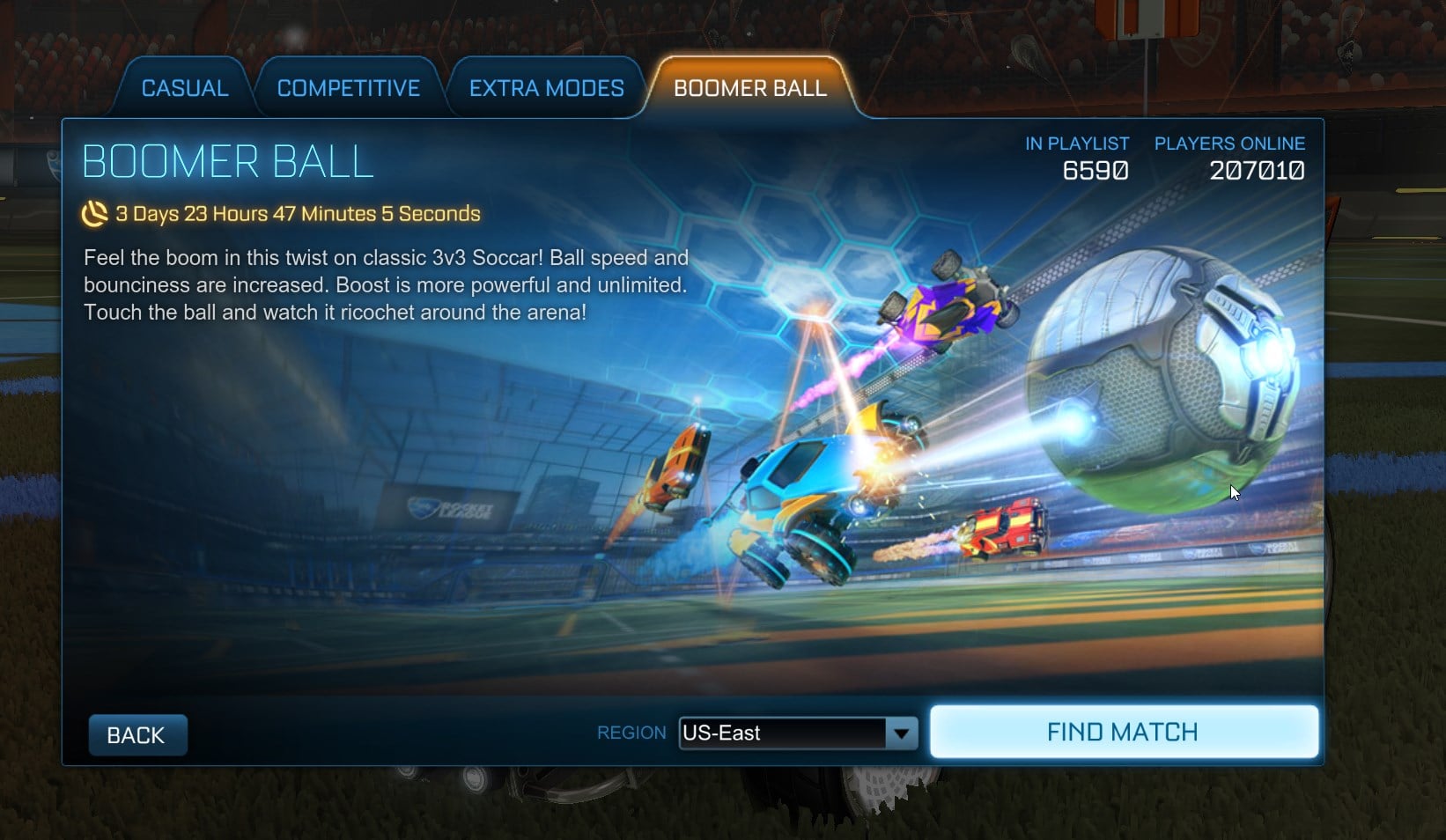Click the PLAYERS ONLINE count 207010
Screen dimensions: 1446x840
[1258, 171]
